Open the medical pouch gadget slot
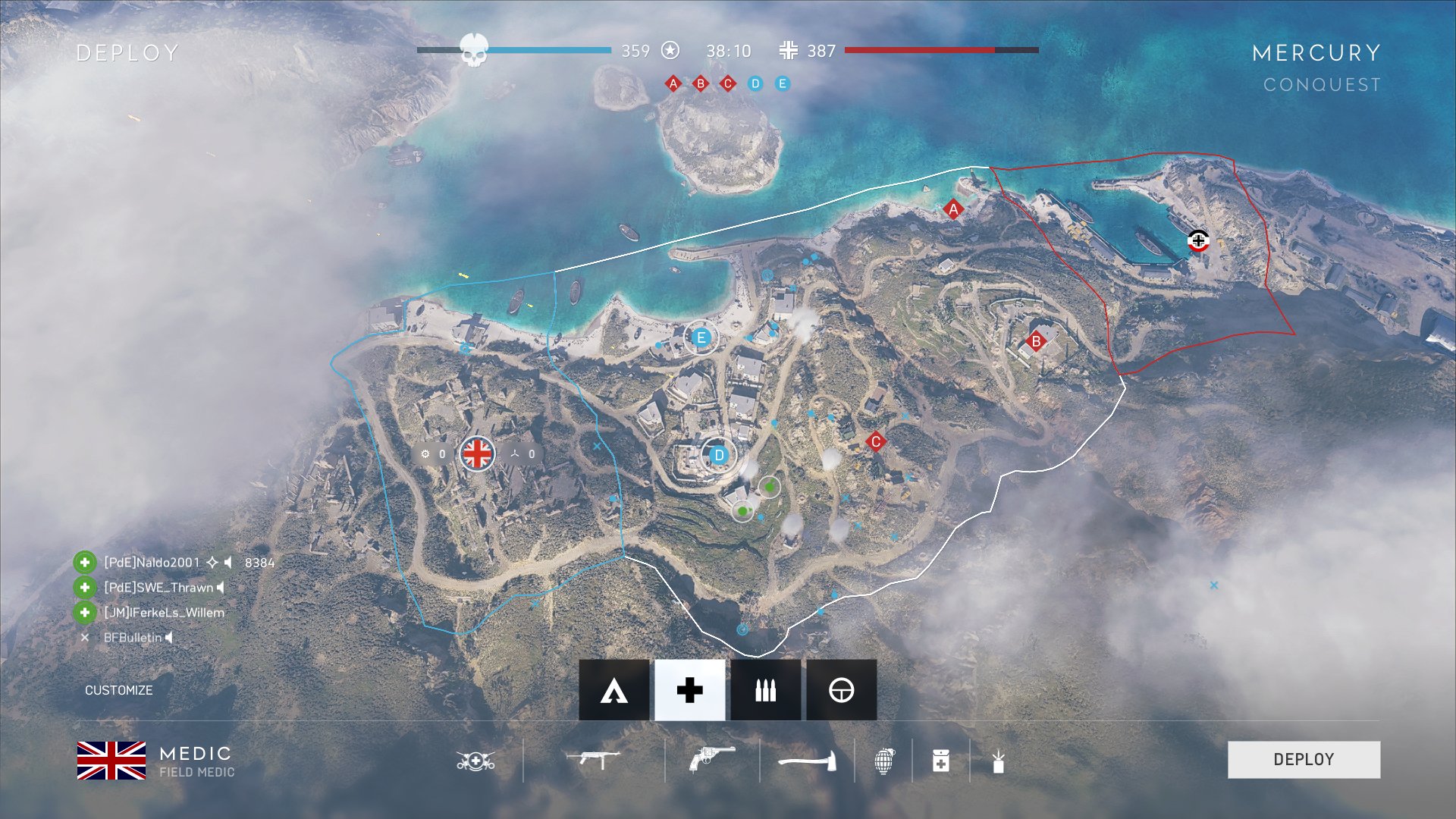 (x=940, y=760)
